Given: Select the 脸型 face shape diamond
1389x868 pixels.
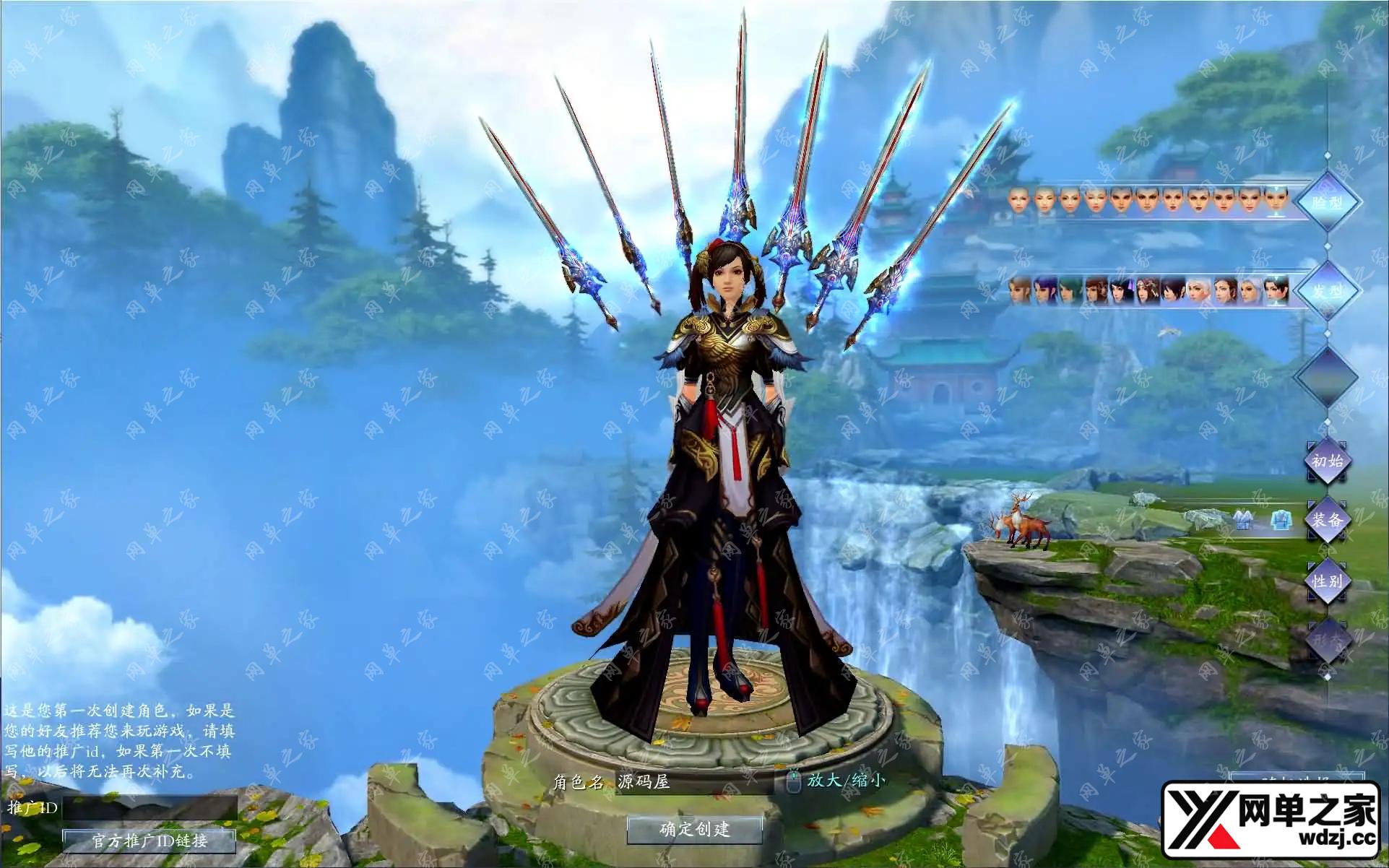Looking at the screenshot, I should tap(1327, 202).
